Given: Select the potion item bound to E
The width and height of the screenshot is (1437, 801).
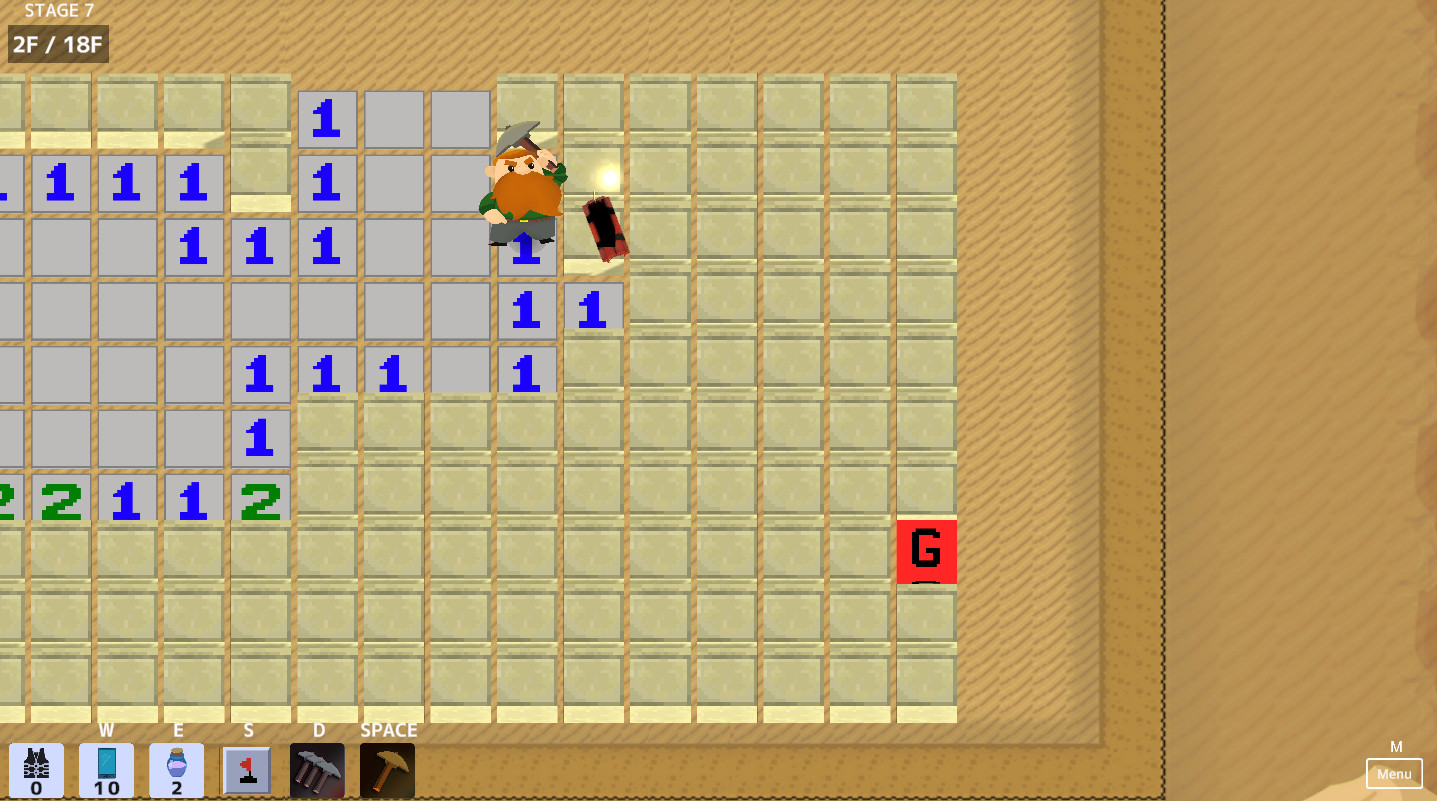Looking at the screenshot, I should click(x=177, y=768).
